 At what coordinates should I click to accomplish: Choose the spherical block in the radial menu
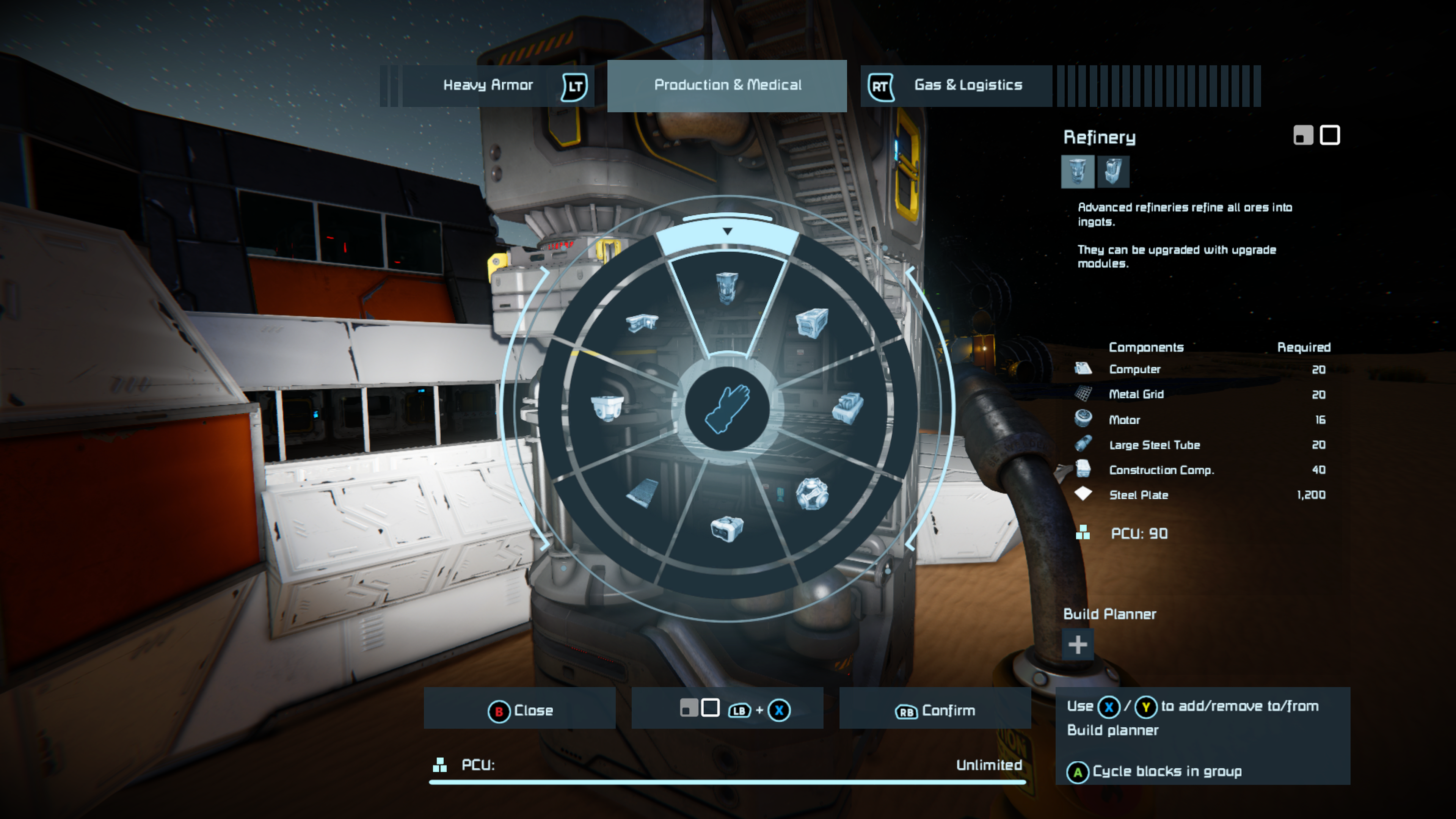click(x=812, y=493)
